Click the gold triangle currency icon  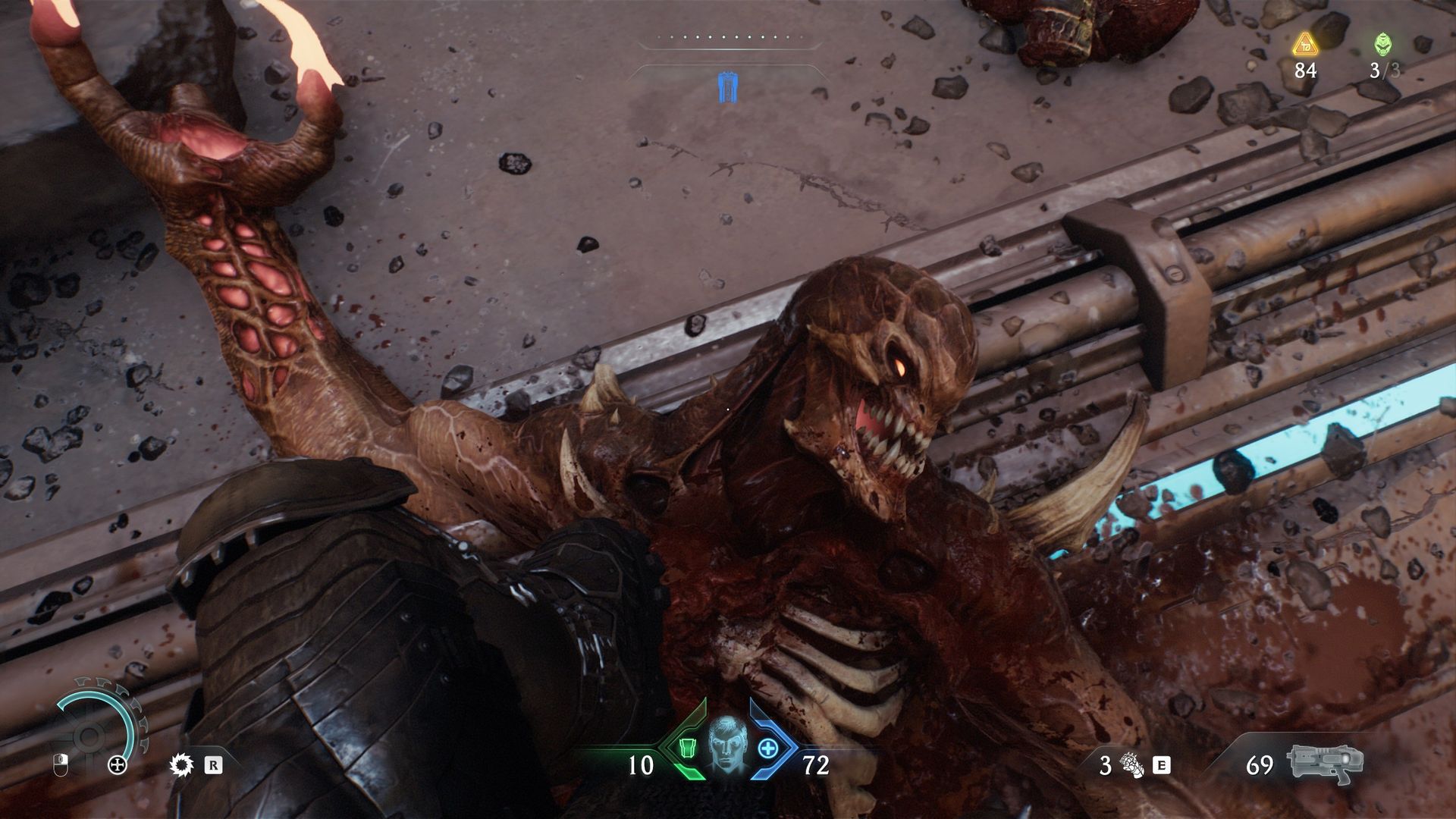pos(1305,44)
